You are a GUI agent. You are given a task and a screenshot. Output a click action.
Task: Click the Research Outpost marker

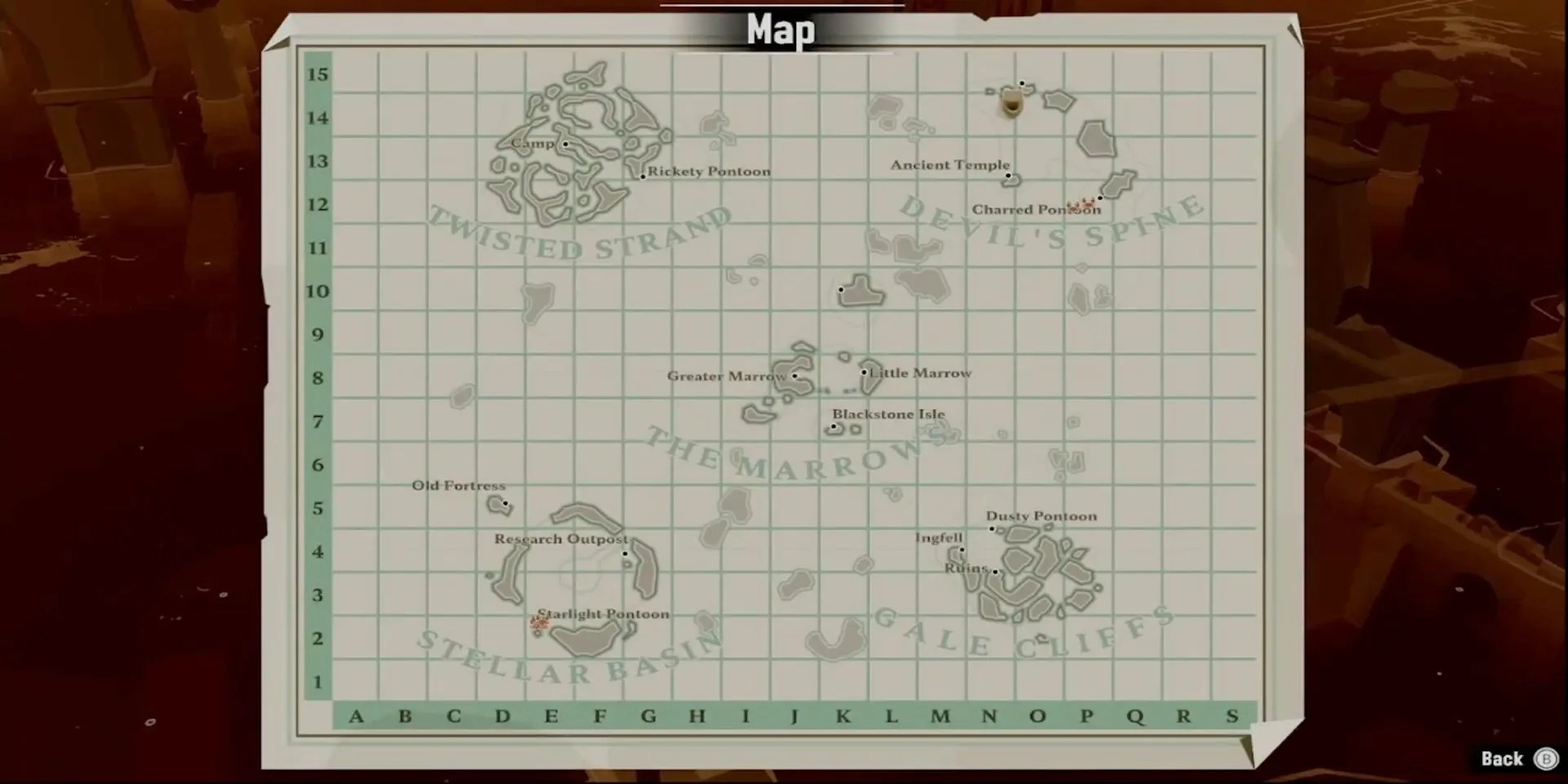[626, 554]
